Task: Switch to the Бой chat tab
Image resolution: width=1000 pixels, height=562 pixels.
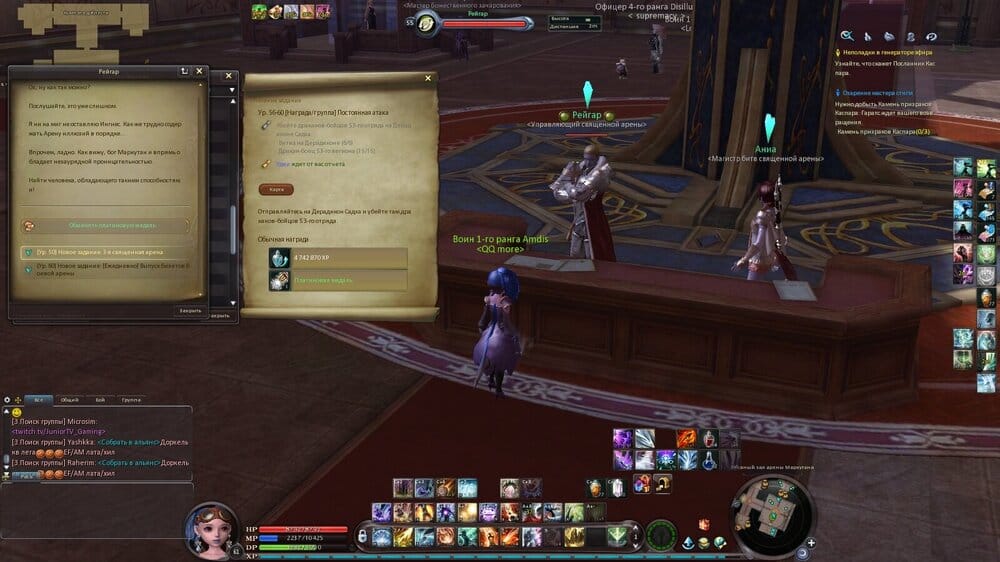Action: point(100,399)
